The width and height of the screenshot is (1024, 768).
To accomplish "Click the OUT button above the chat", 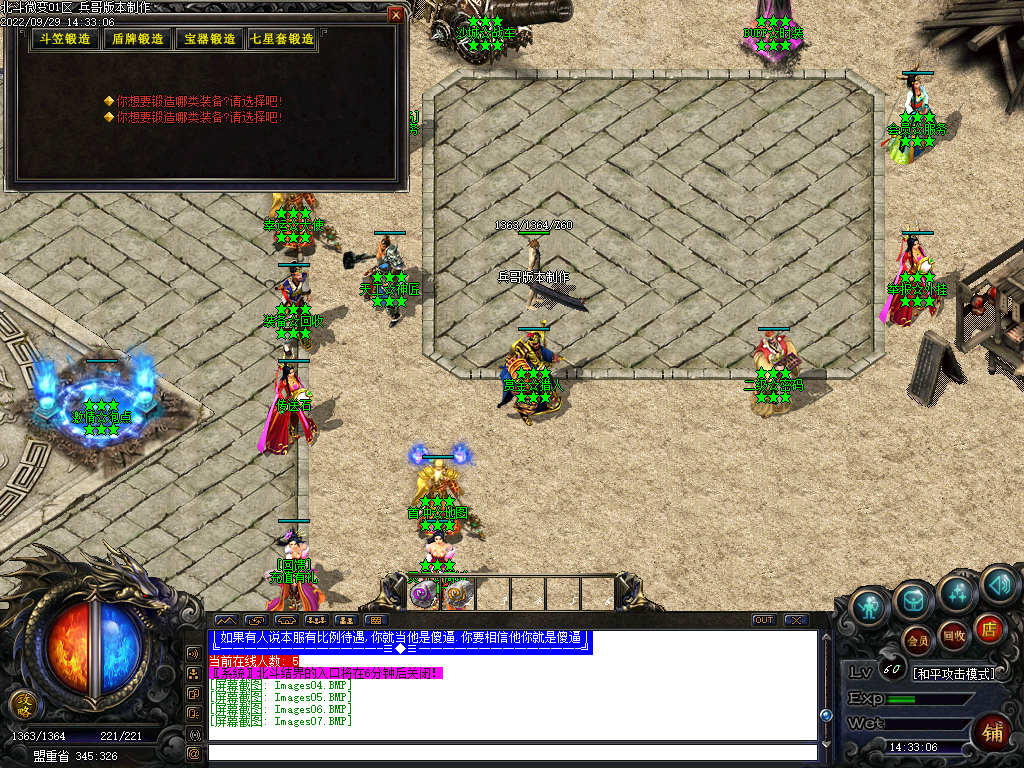I will tap(764, 620).
